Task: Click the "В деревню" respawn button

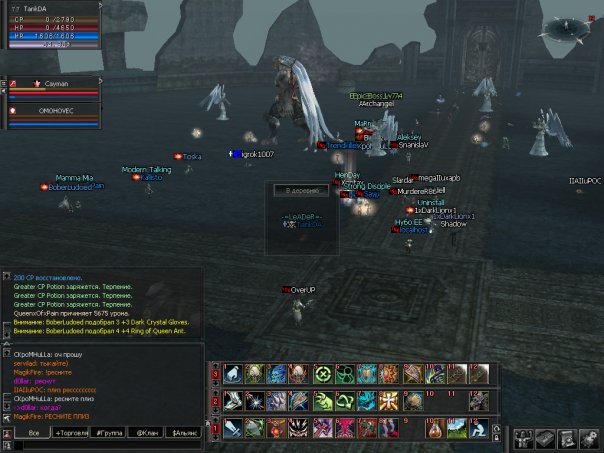Action: click(x=301, y=190)
